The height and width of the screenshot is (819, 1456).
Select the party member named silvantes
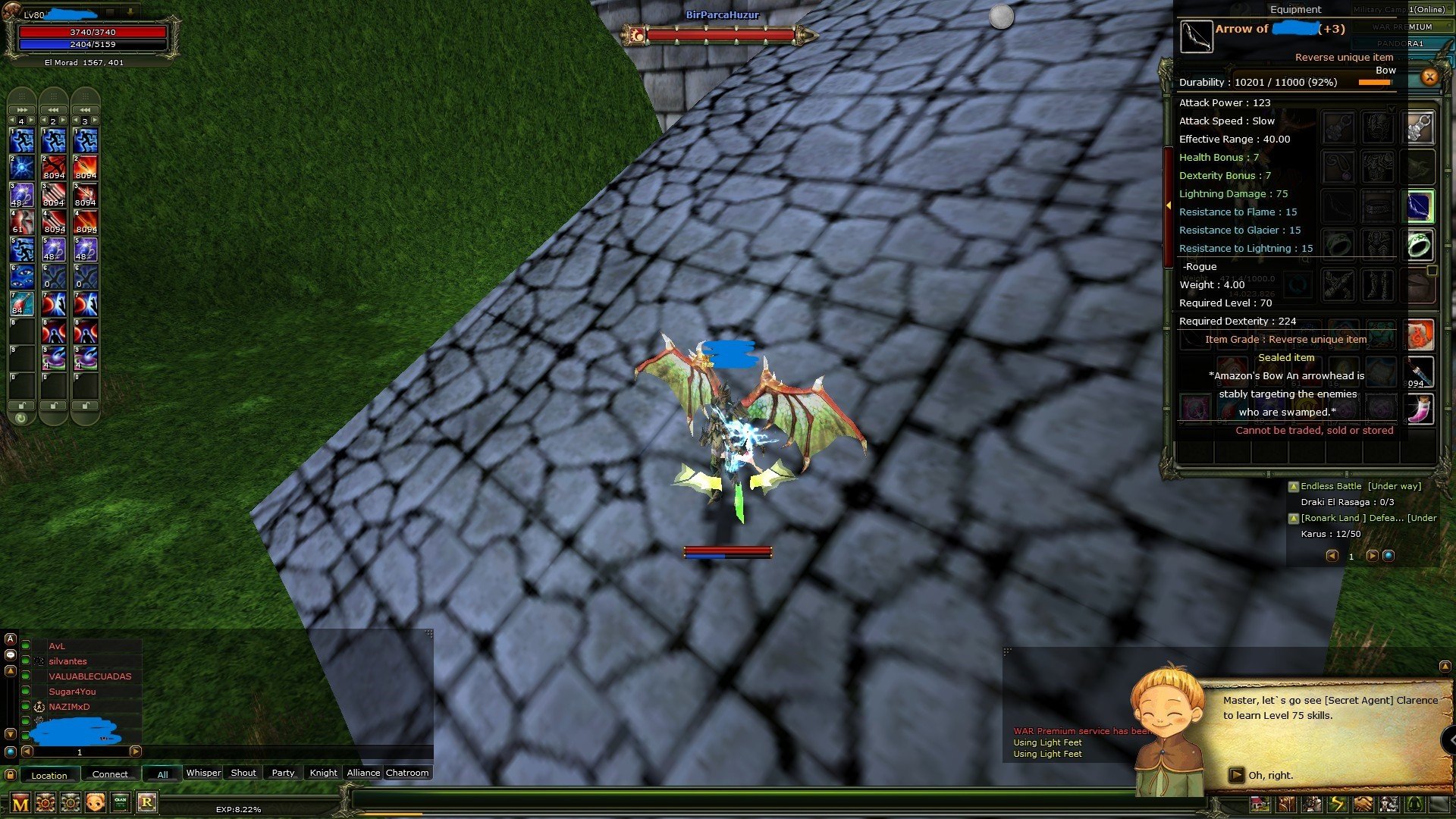[68, 661]
